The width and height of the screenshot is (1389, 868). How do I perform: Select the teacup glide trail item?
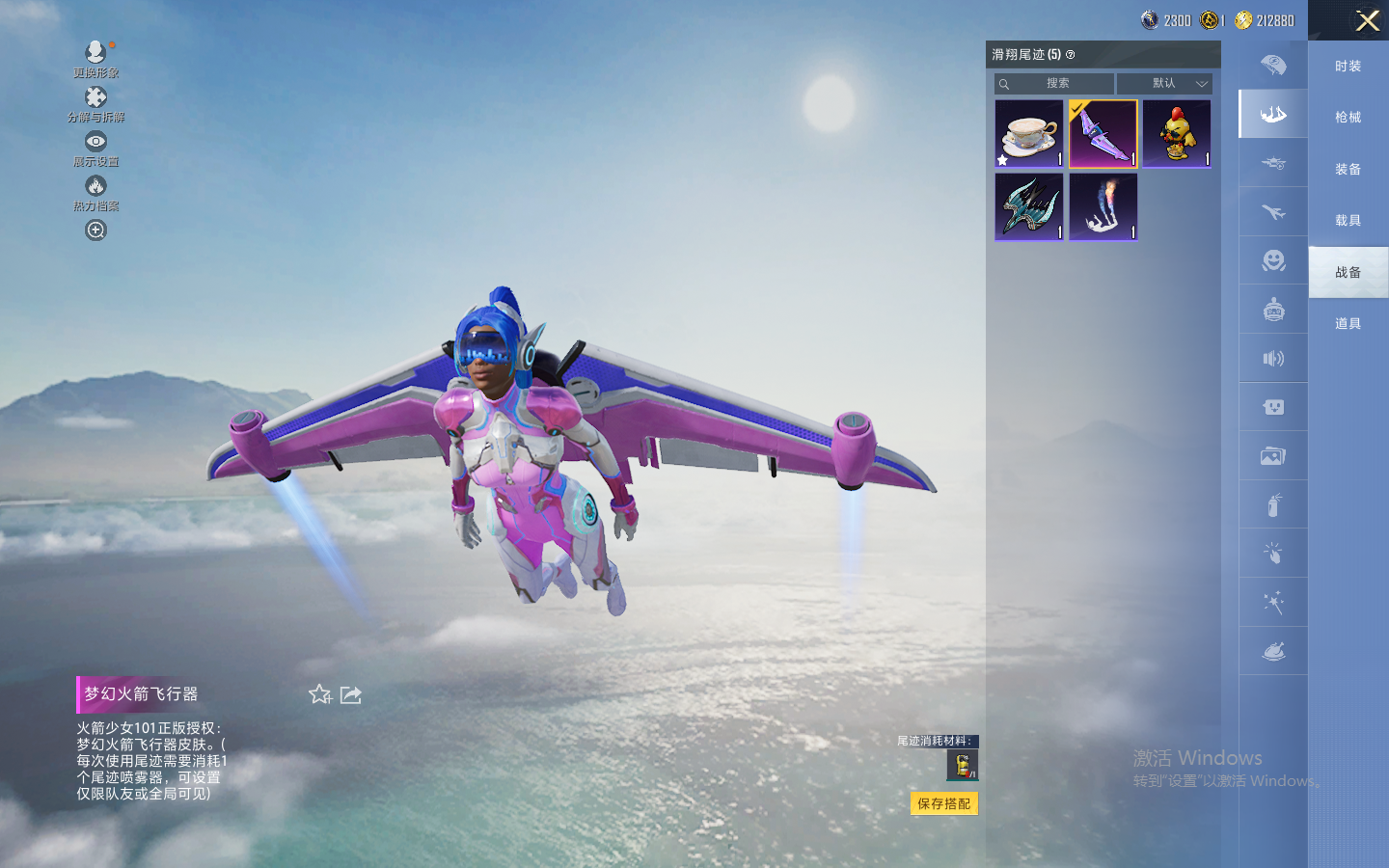1029,134
